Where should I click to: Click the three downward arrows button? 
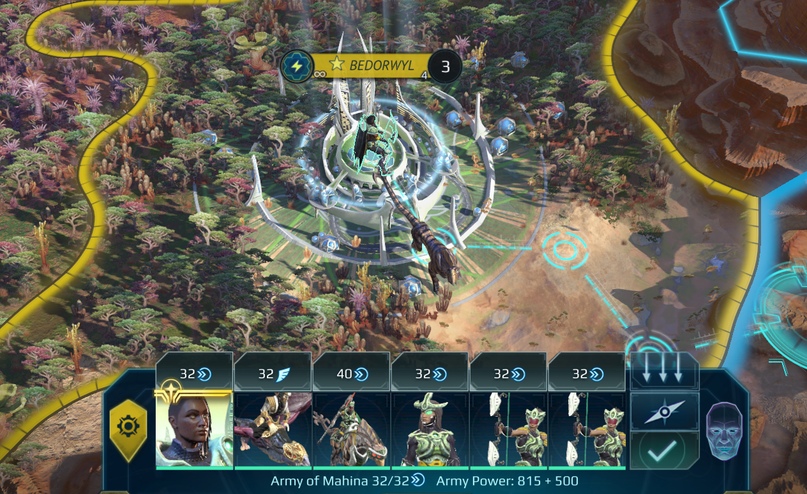coord(664,371)
